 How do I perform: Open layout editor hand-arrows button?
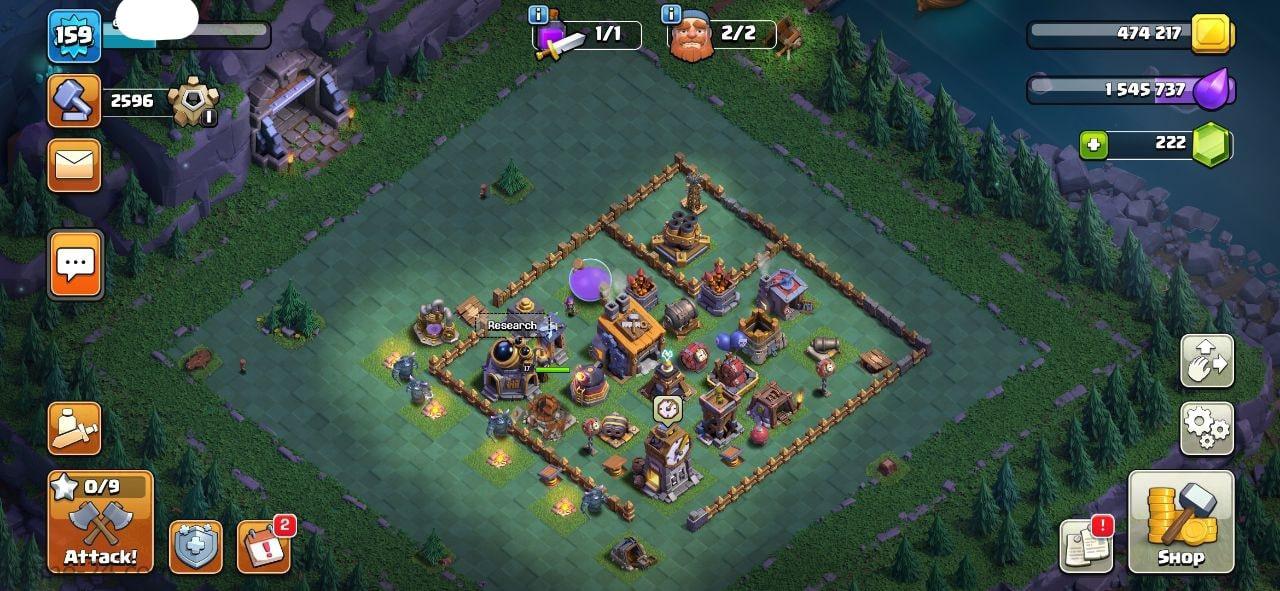pos(1207,361)
